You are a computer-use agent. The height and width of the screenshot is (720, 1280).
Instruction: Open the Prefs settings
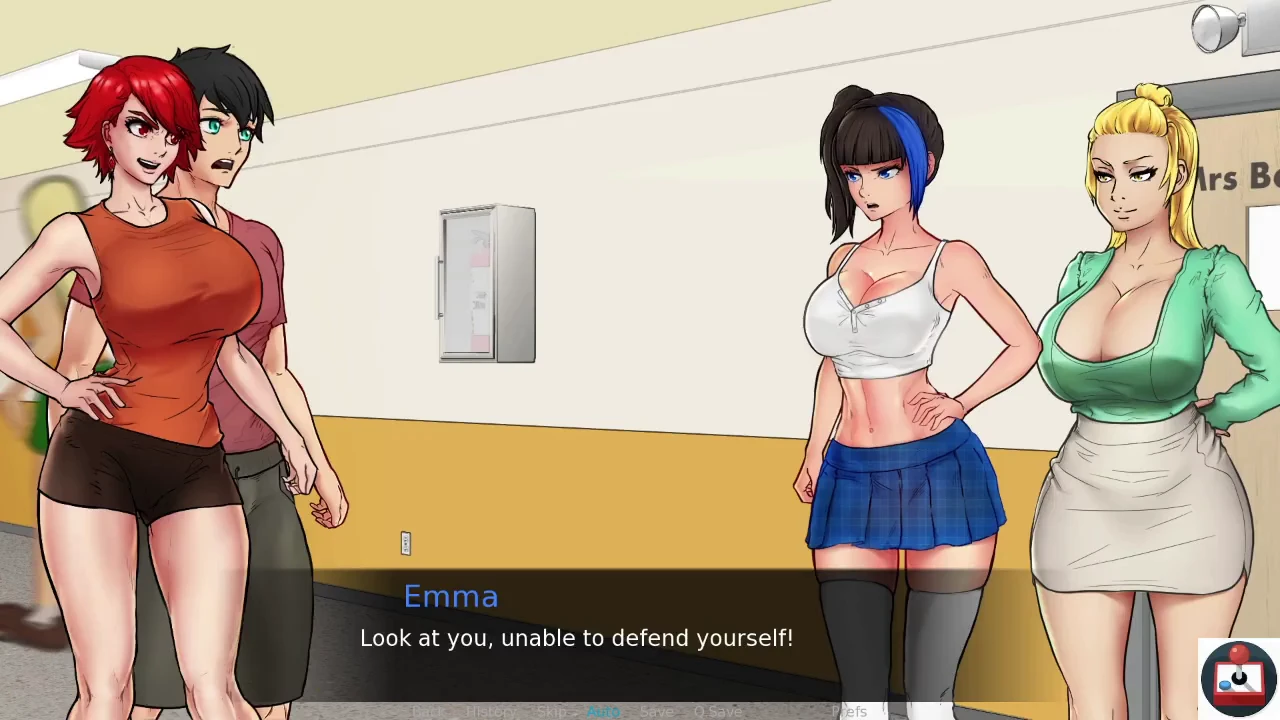coord(849,711)
